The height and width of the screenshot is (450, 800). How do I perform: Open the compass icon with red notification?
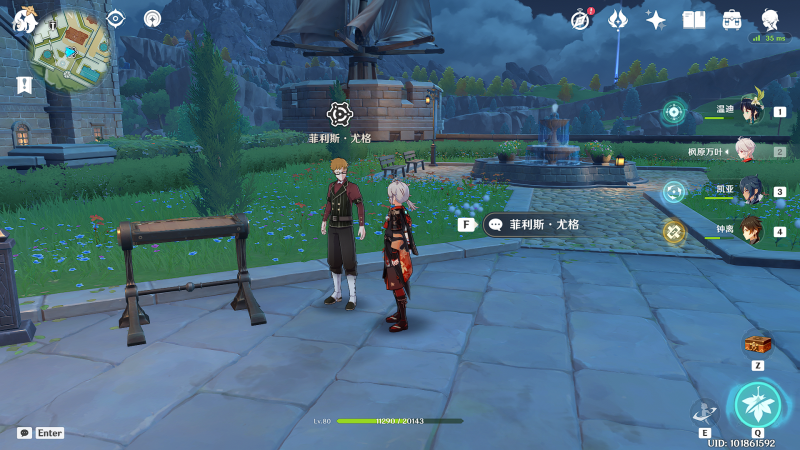click(581, 19)
